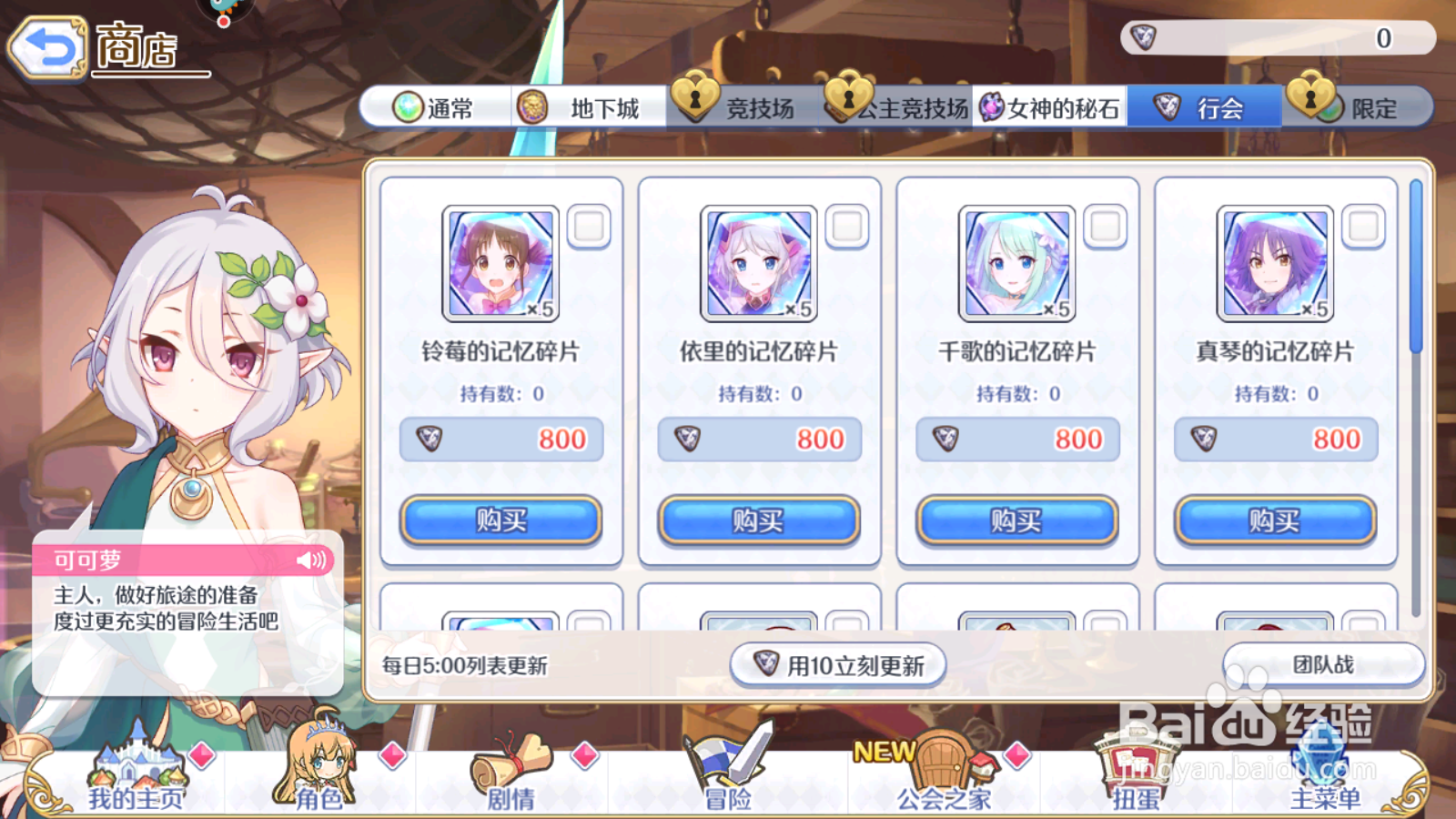This screenshot has width=1456, height=819.
Task: Buy 铃莓的记忆碎片 with the 购买 button
Action: tap(501, 521)
